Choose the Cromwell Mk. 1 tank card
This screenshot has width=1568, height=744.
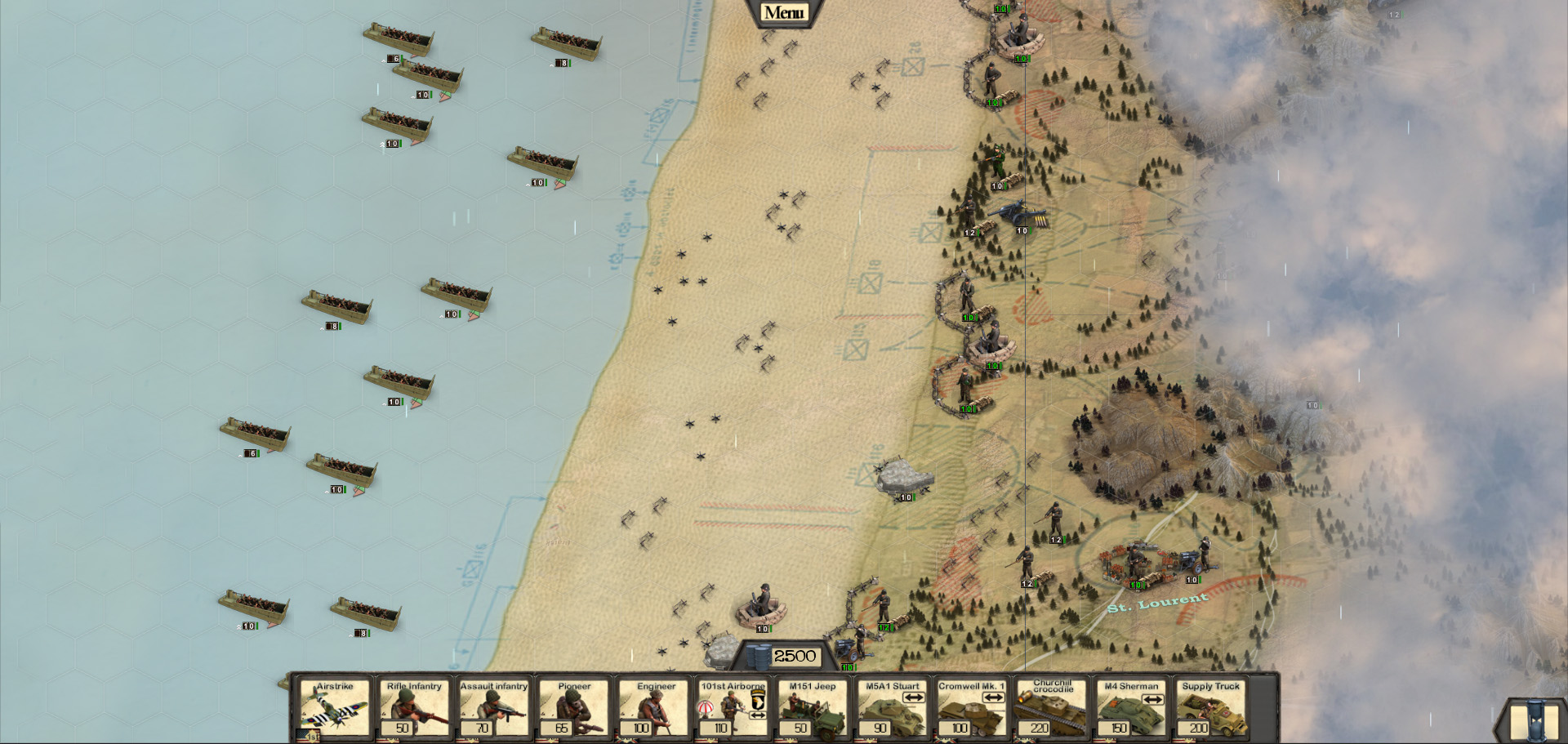pos(971,709)
